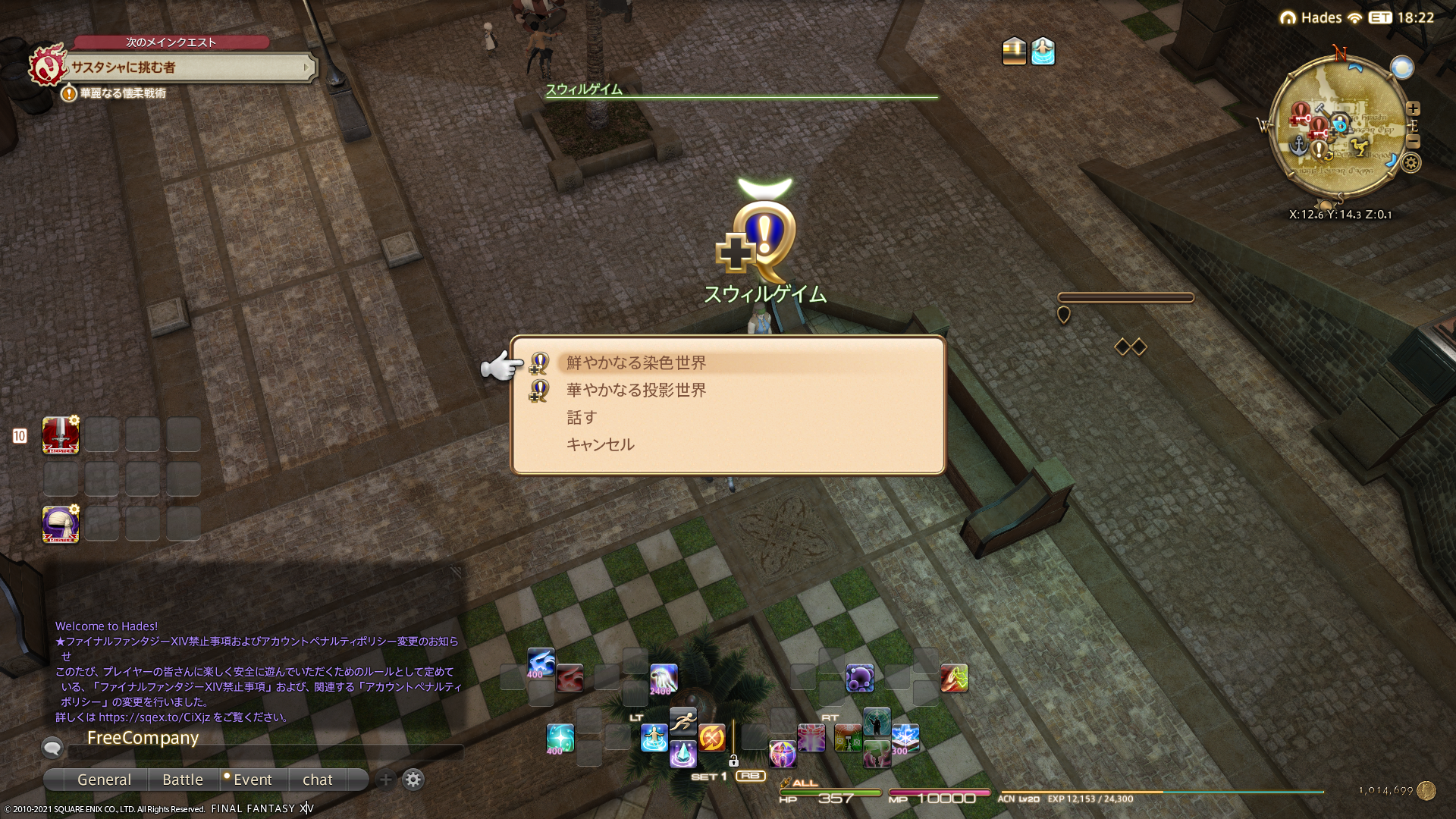Activate the Sprint running-figure action

pyautogui.click(x=682, y=720)
